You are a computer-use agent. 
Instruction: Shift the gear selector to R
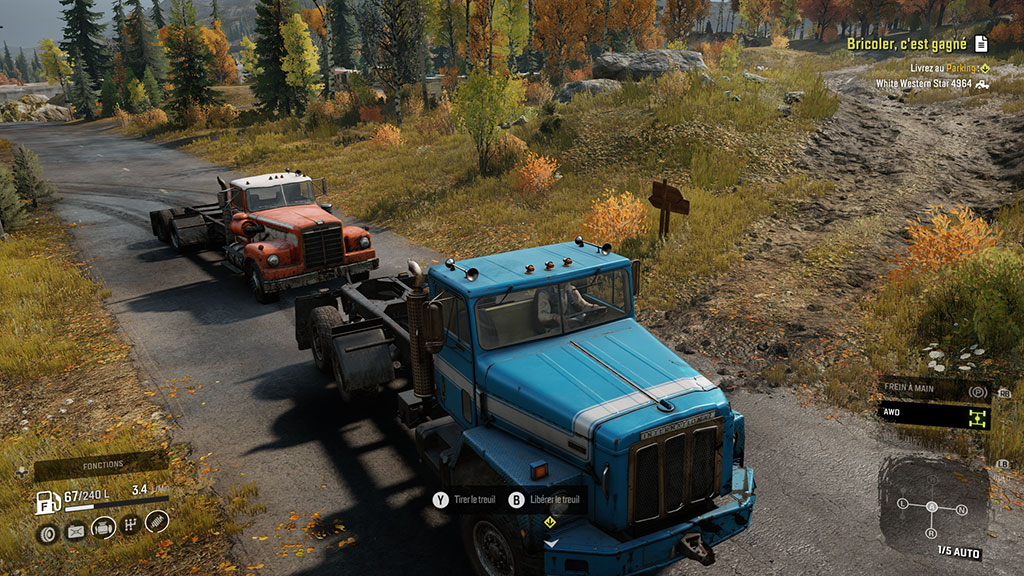tap(932, 532)
